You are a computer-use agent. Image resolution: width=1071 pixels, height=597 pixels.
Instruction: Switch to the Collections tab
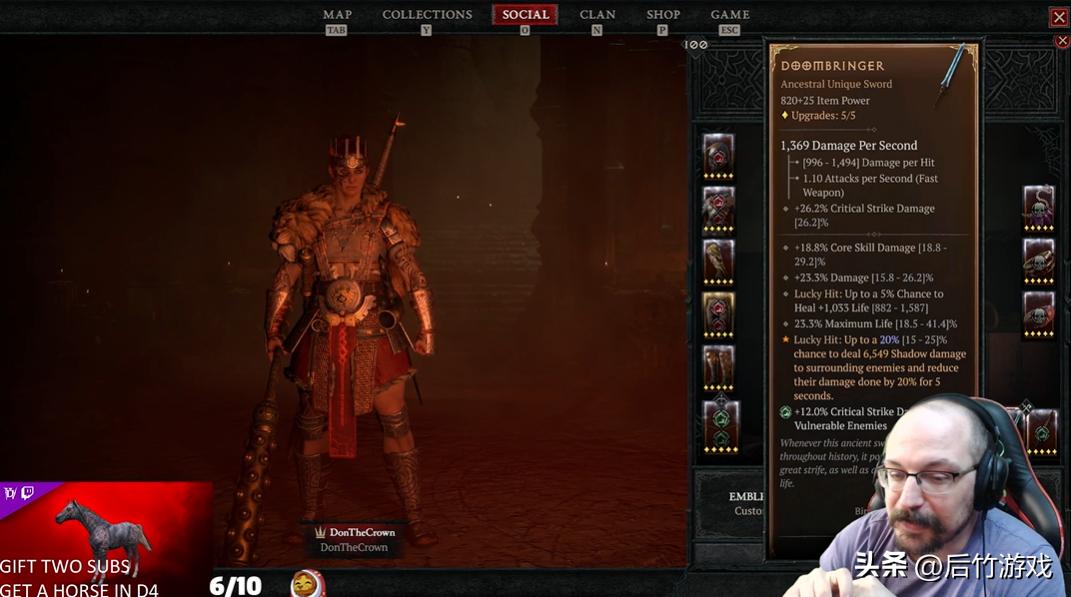tap(427, 15)
